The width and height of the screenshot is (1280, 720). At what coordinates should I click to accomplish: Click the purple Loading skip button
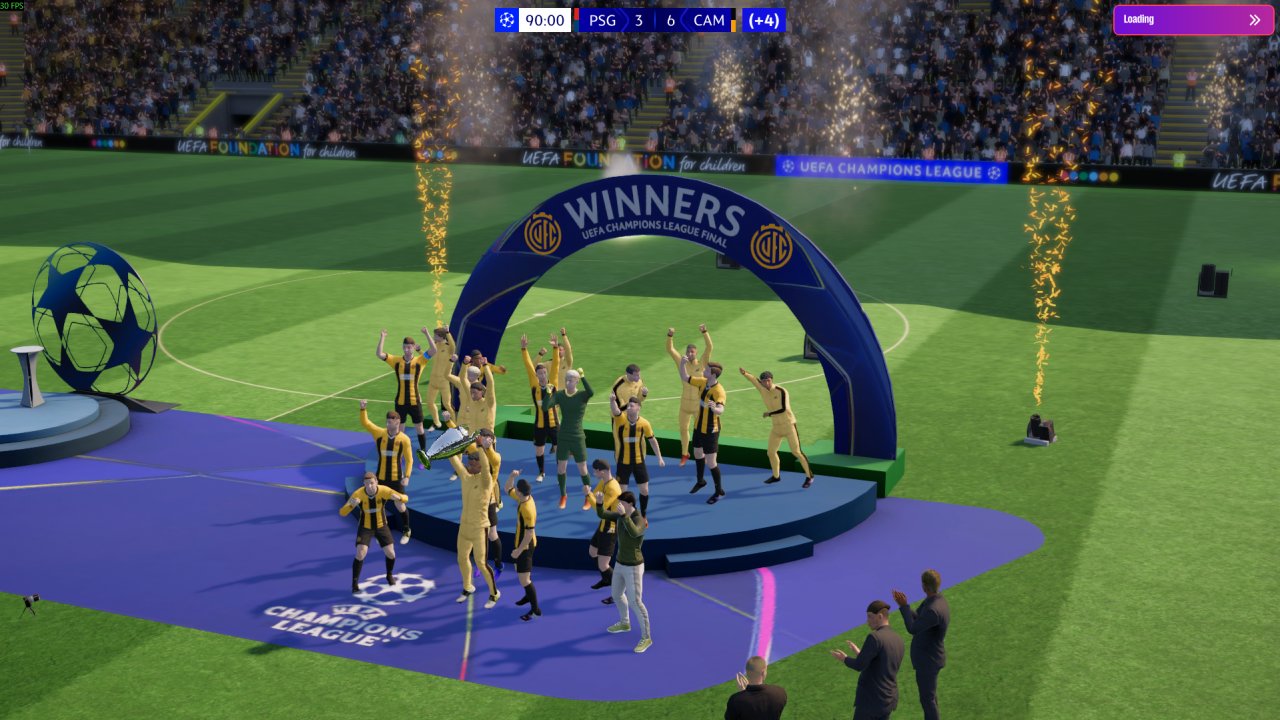pyautogui.click(x=1193, y=20)
